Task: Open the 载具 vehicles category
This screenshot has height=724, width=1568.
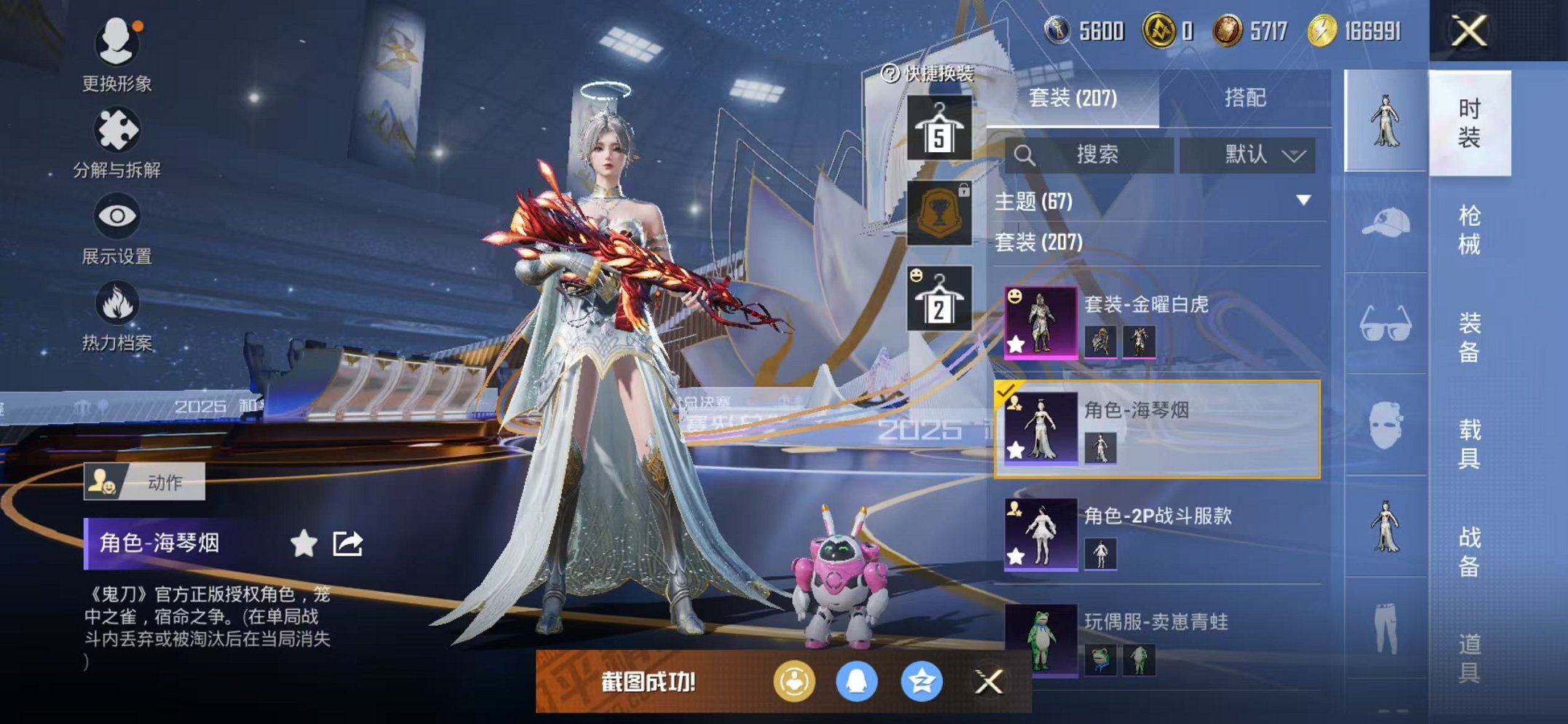Action: (1469, 444)
